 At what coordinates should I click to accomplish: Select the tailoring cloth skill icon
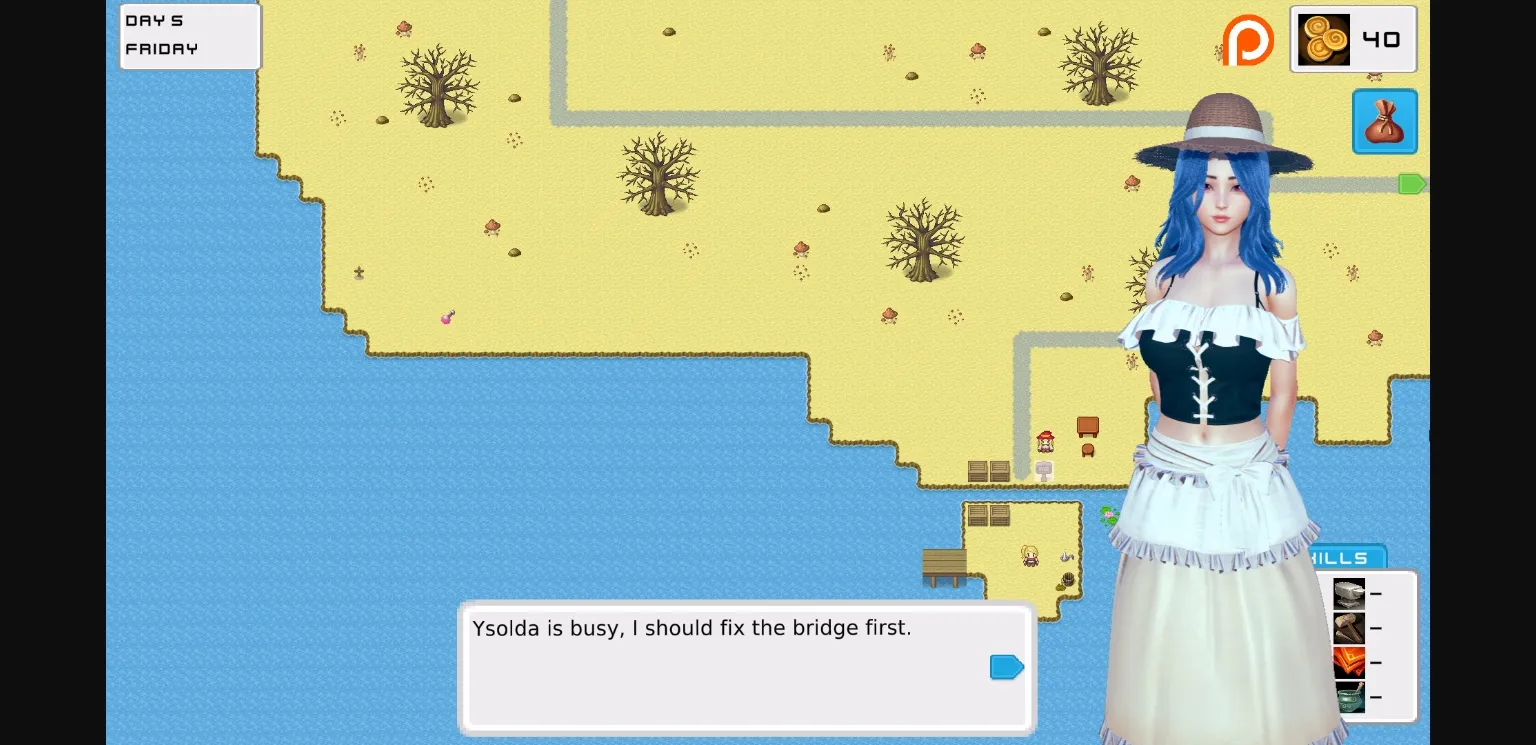[1349, 662]
